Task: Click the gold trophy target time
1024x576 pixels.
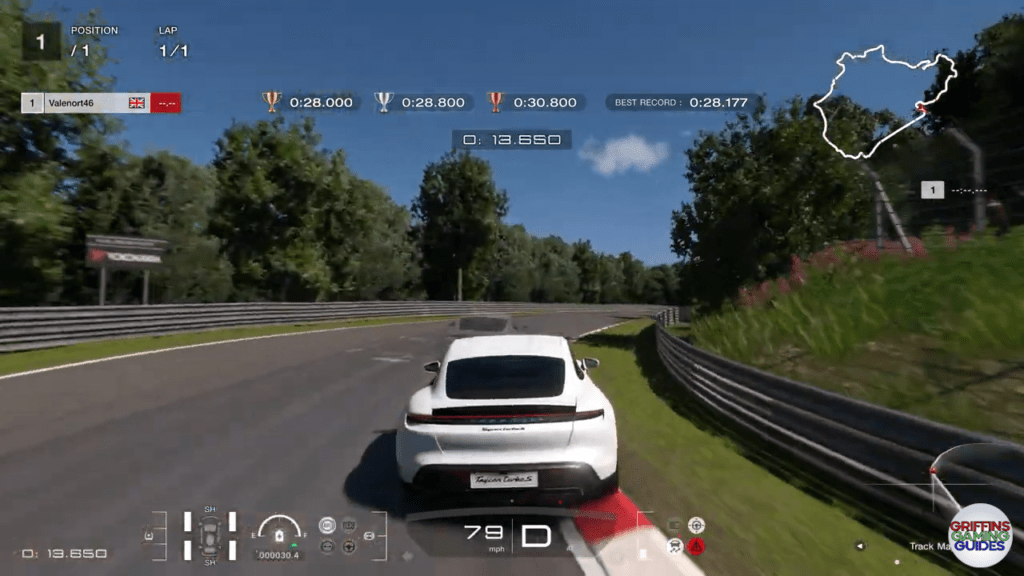Action: click(308, 102)
